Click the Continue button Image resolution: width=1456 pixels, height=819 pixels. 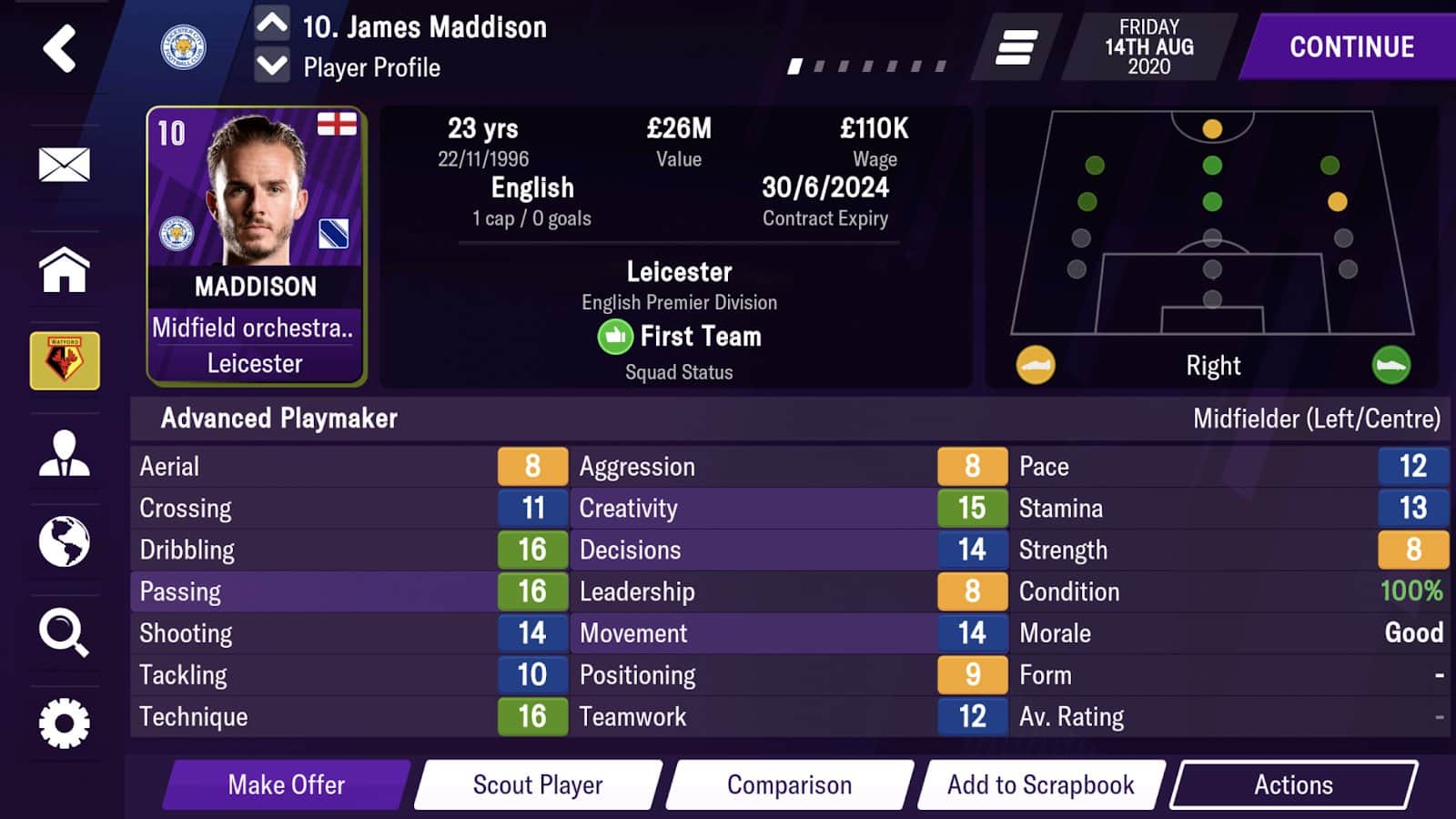coord(1351,47)
